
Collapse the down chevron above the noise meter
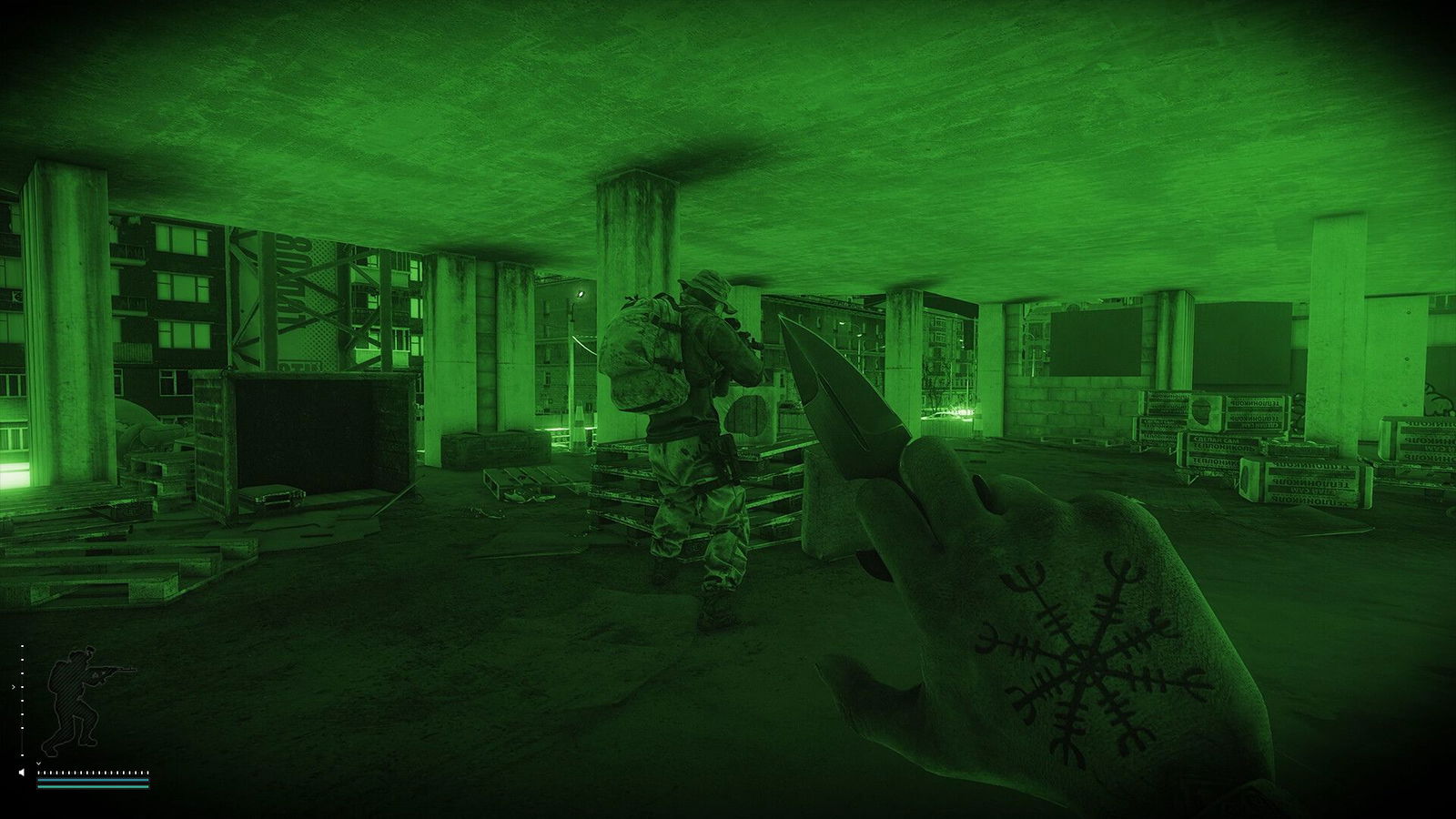click(39, 763)
